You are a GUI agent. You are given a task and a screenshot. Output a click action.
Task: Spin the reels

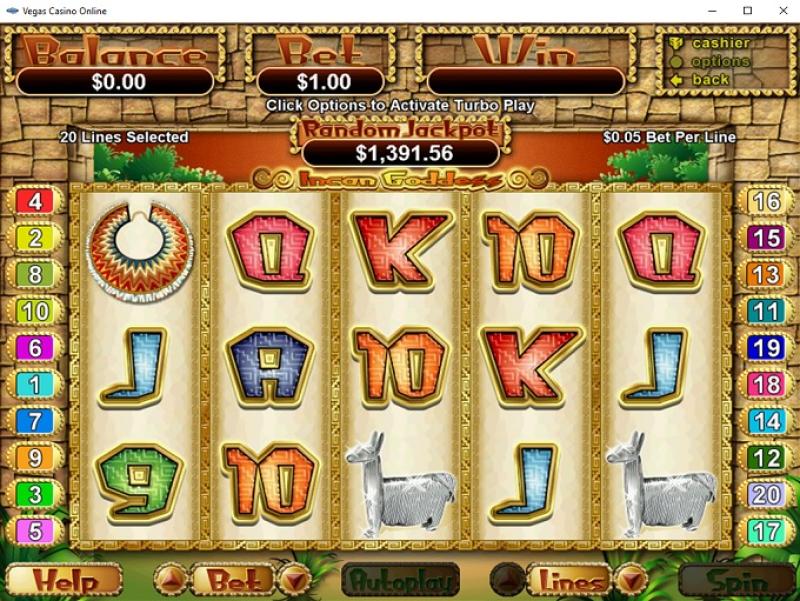pos(738,581)
